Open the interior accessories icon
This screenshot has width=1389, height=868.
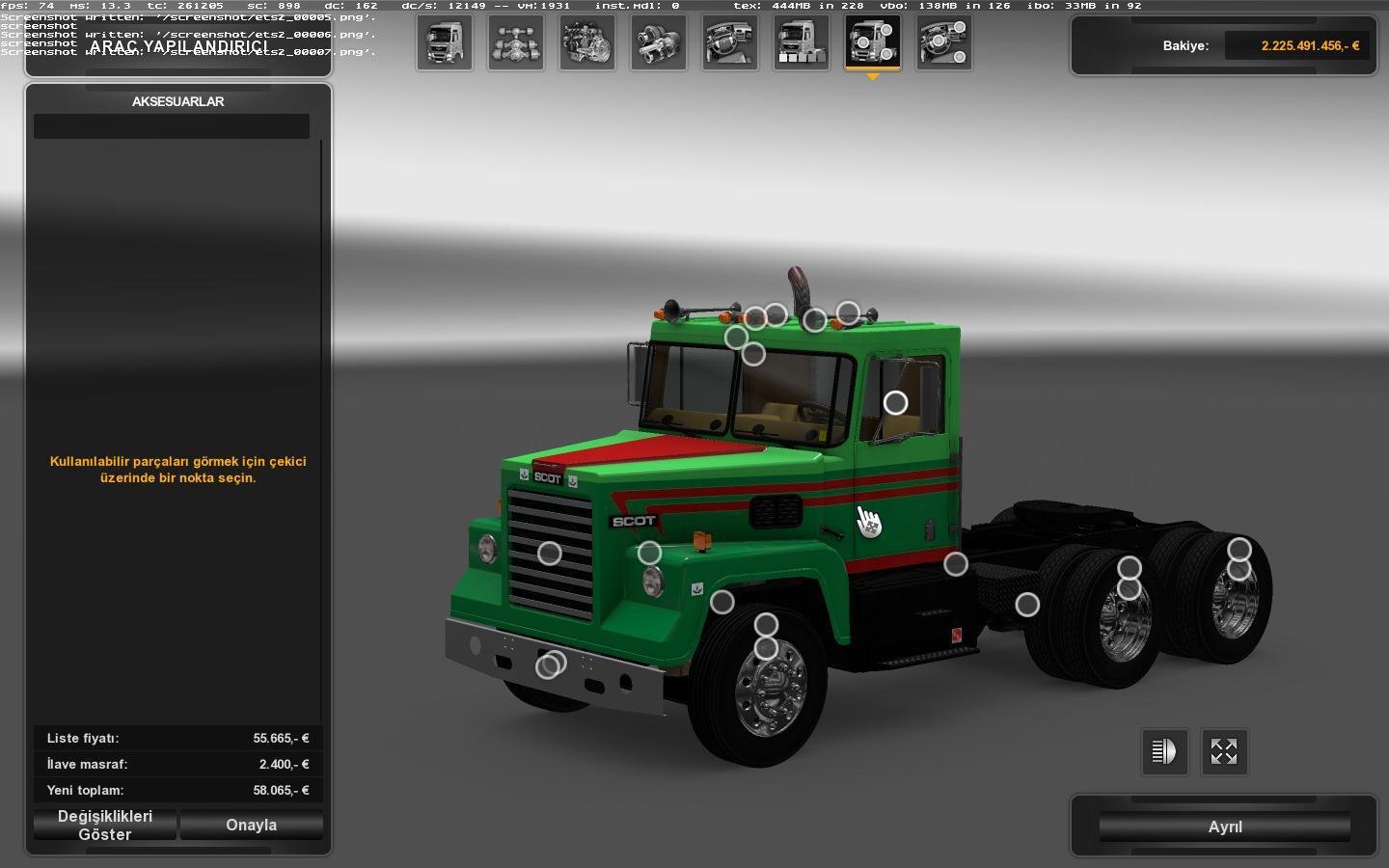tap(944, 42)
